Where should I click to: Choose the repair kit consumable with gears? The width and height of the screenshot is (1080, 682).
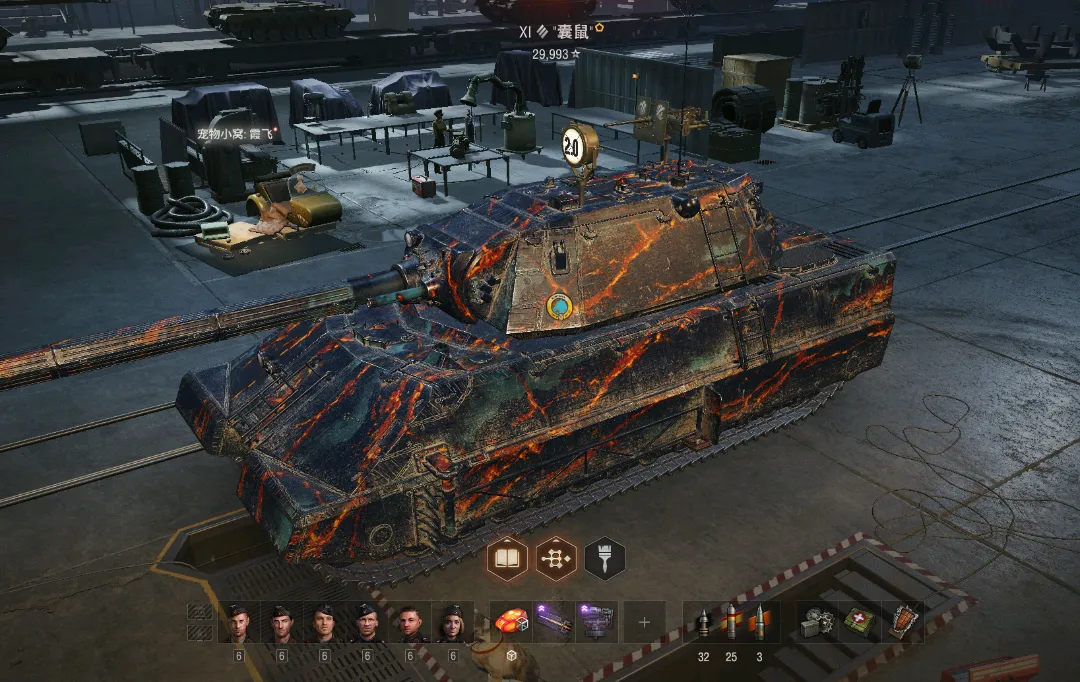coord(817,622)
